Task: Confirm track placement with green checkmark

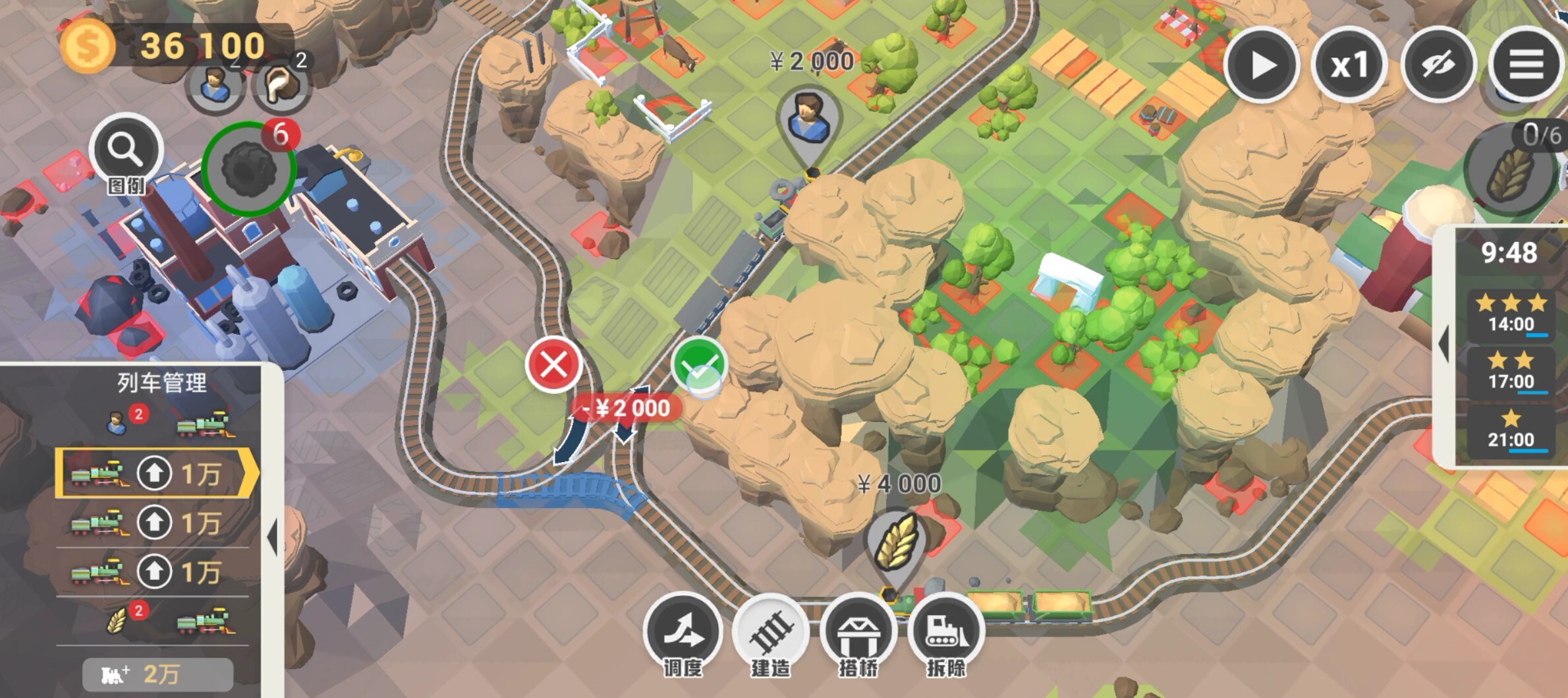Action: 699,364
